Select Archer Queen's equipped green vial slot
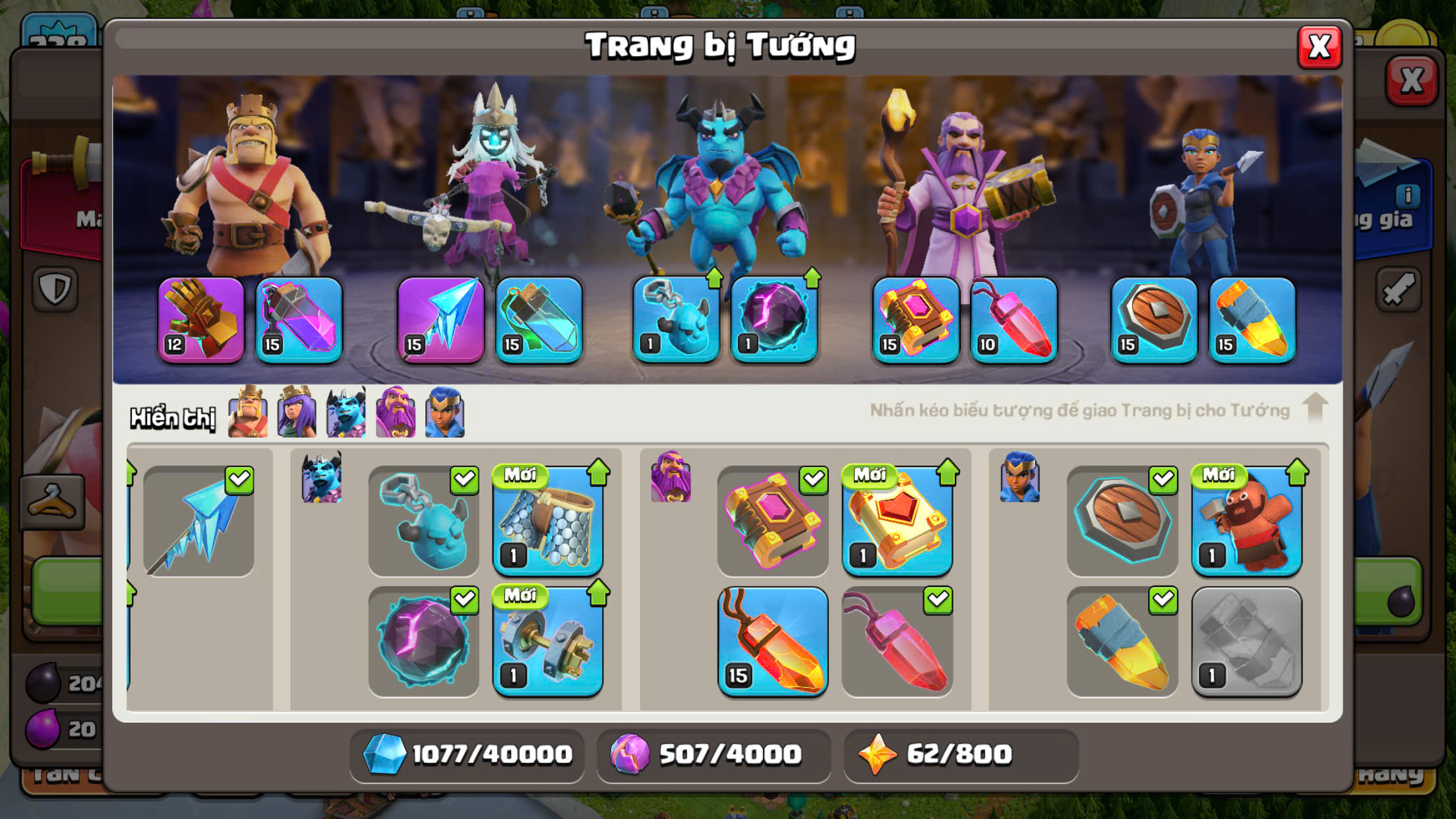Viewport: 1456px width, 819px height. (x=539, y=320)
